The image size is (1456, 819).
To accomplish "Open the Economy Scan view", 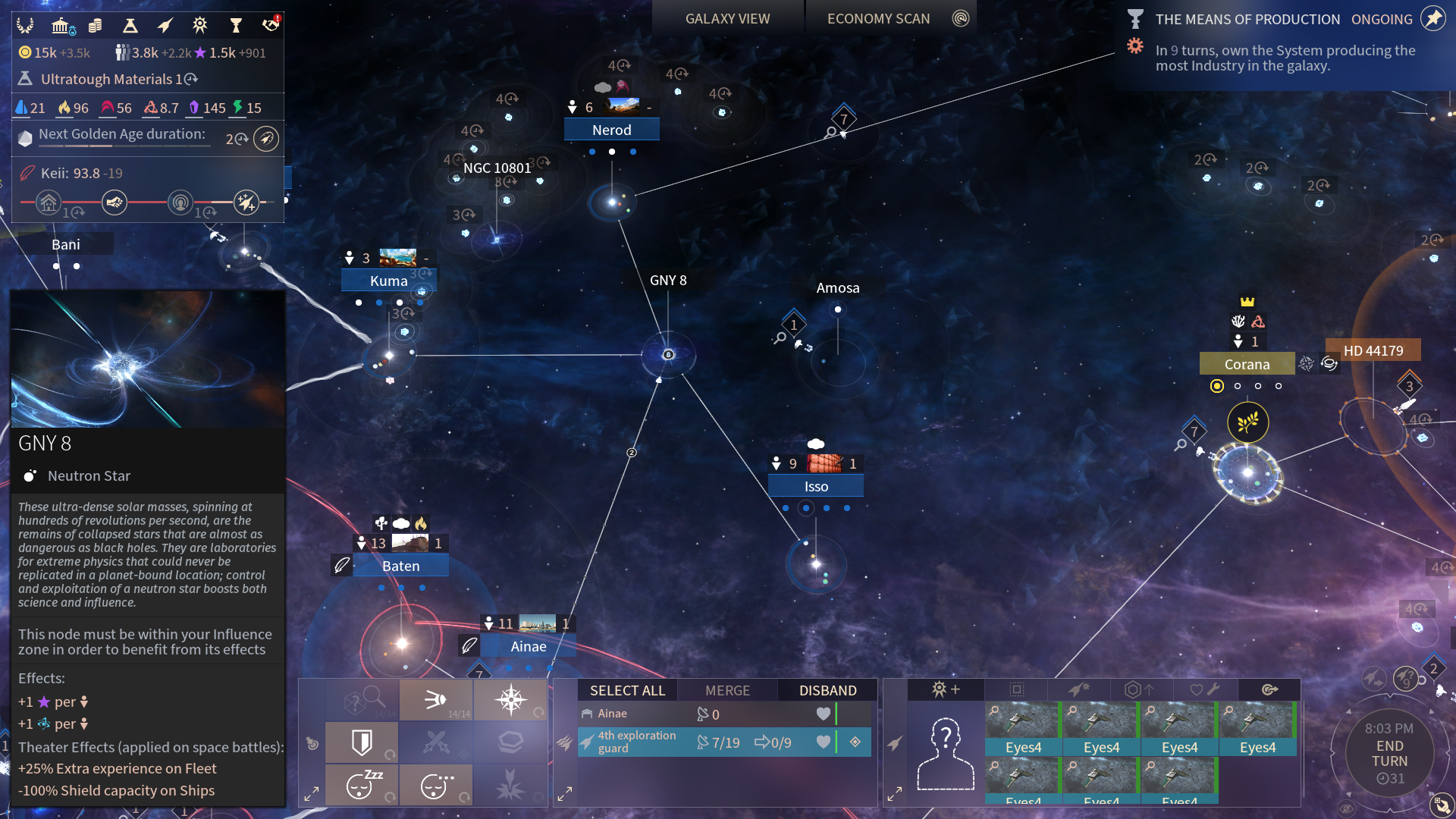I will point(878,19).
